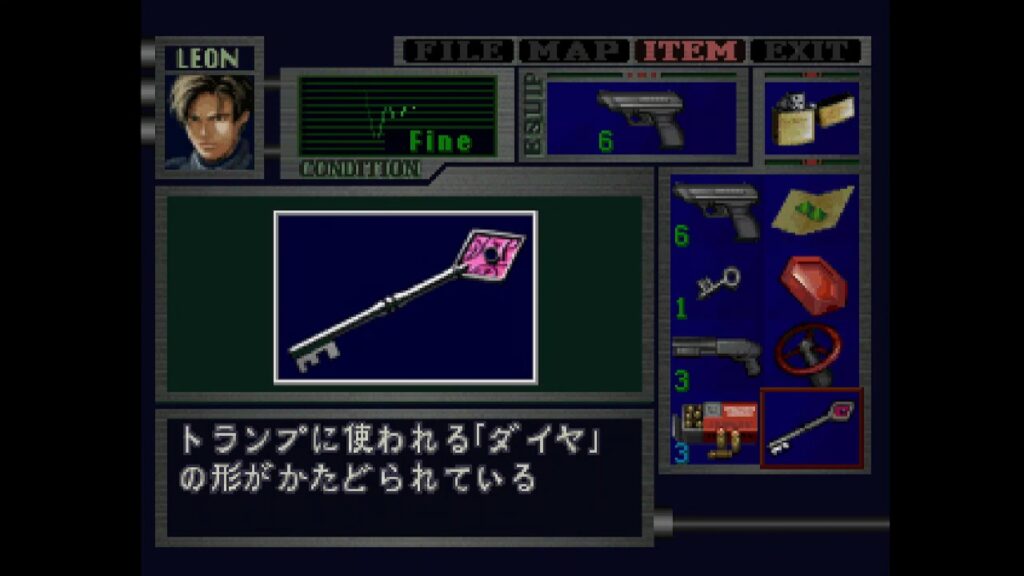Viewport: 1024px width, 576px height.
Task: Highlight the shotgun slot
Action: [716, 357]
